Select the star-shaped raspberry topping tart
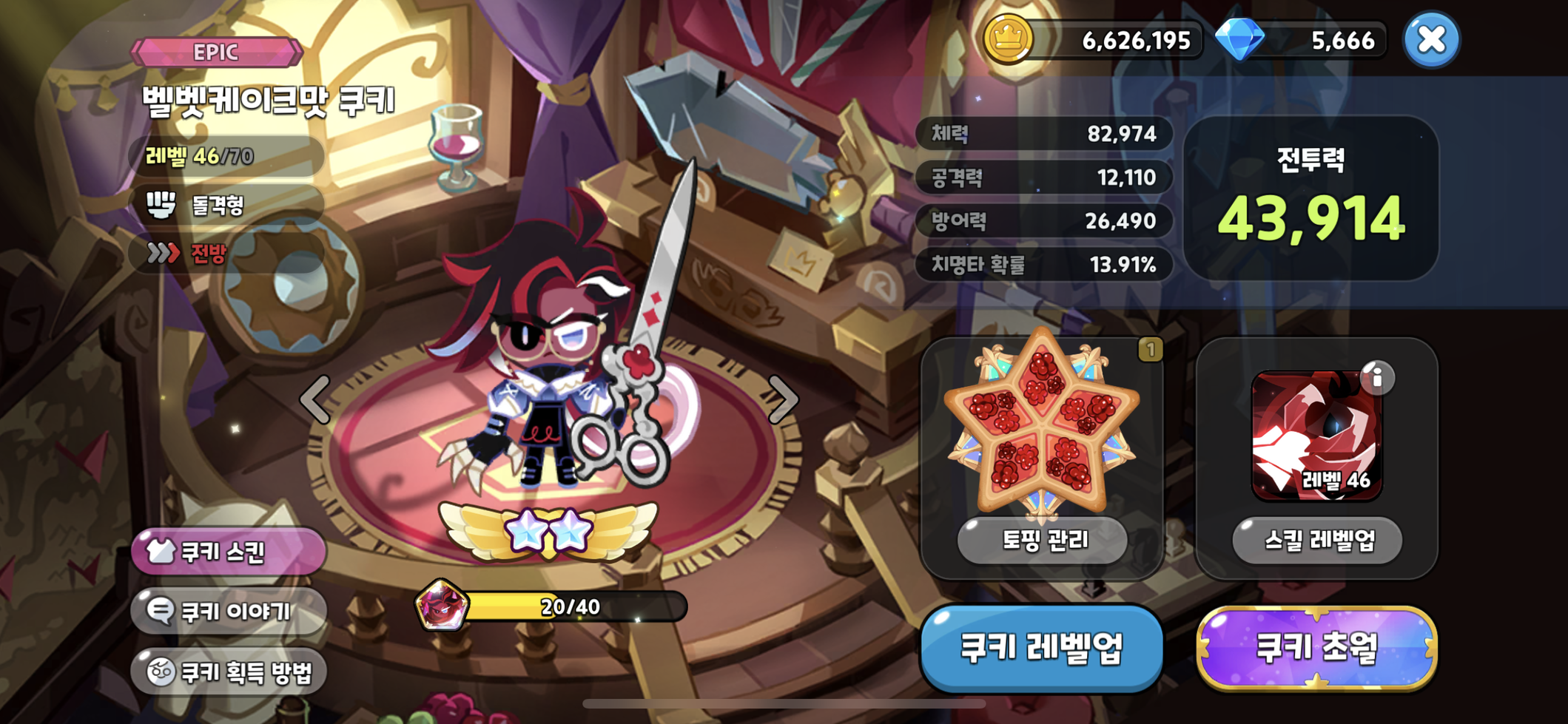 tap(1042, 423)
